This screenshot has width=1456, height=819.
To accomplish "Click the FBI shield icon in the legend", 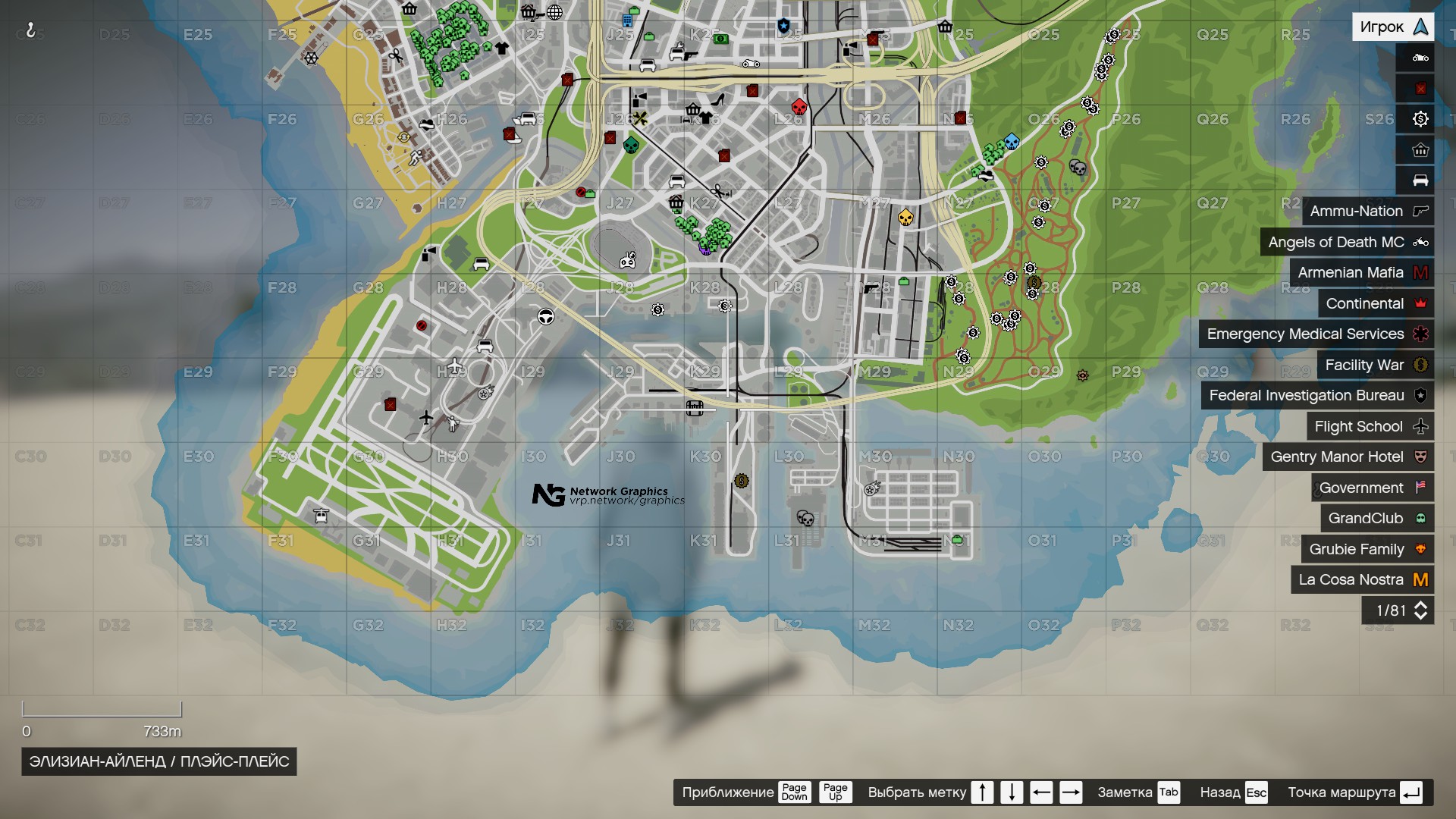I will coord(1422,395).
